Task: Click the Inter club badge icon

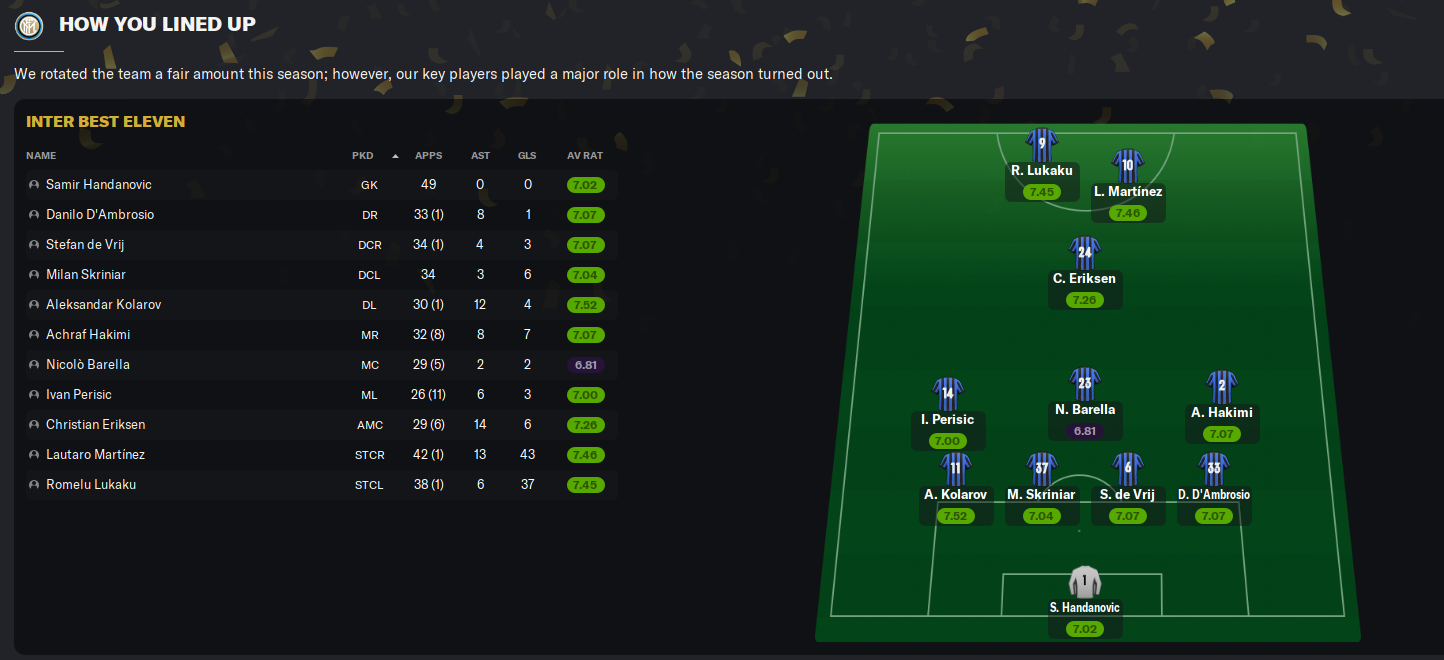Action: coord(29,24)
